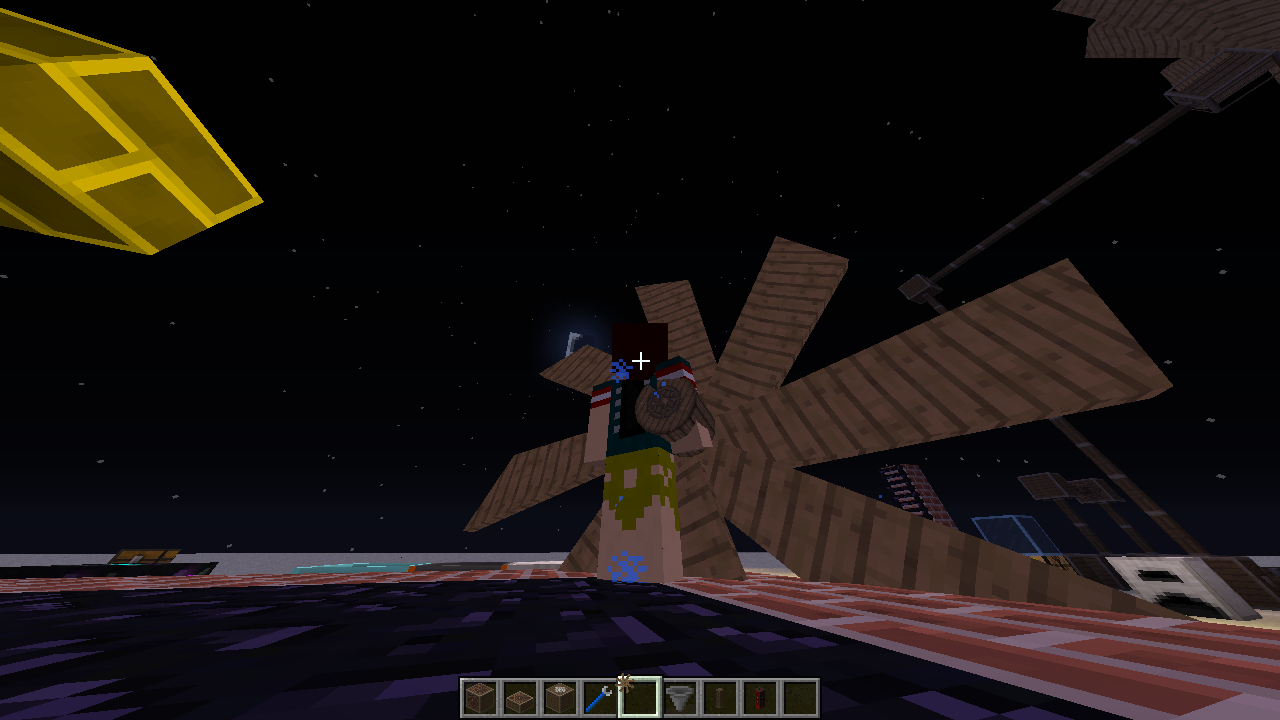Select the gray funnel item slot
This screenshot has height=720, width=1280.
click(680, 698)
